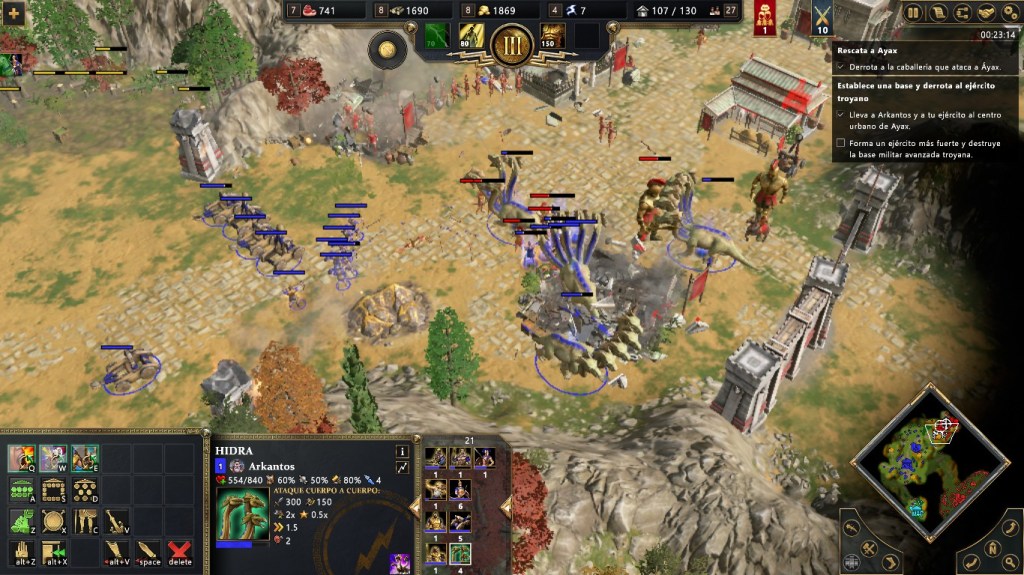The image size is (1024, 575).
Task: Open the Roman numeral III age medallion
Action: click(511, 42)
